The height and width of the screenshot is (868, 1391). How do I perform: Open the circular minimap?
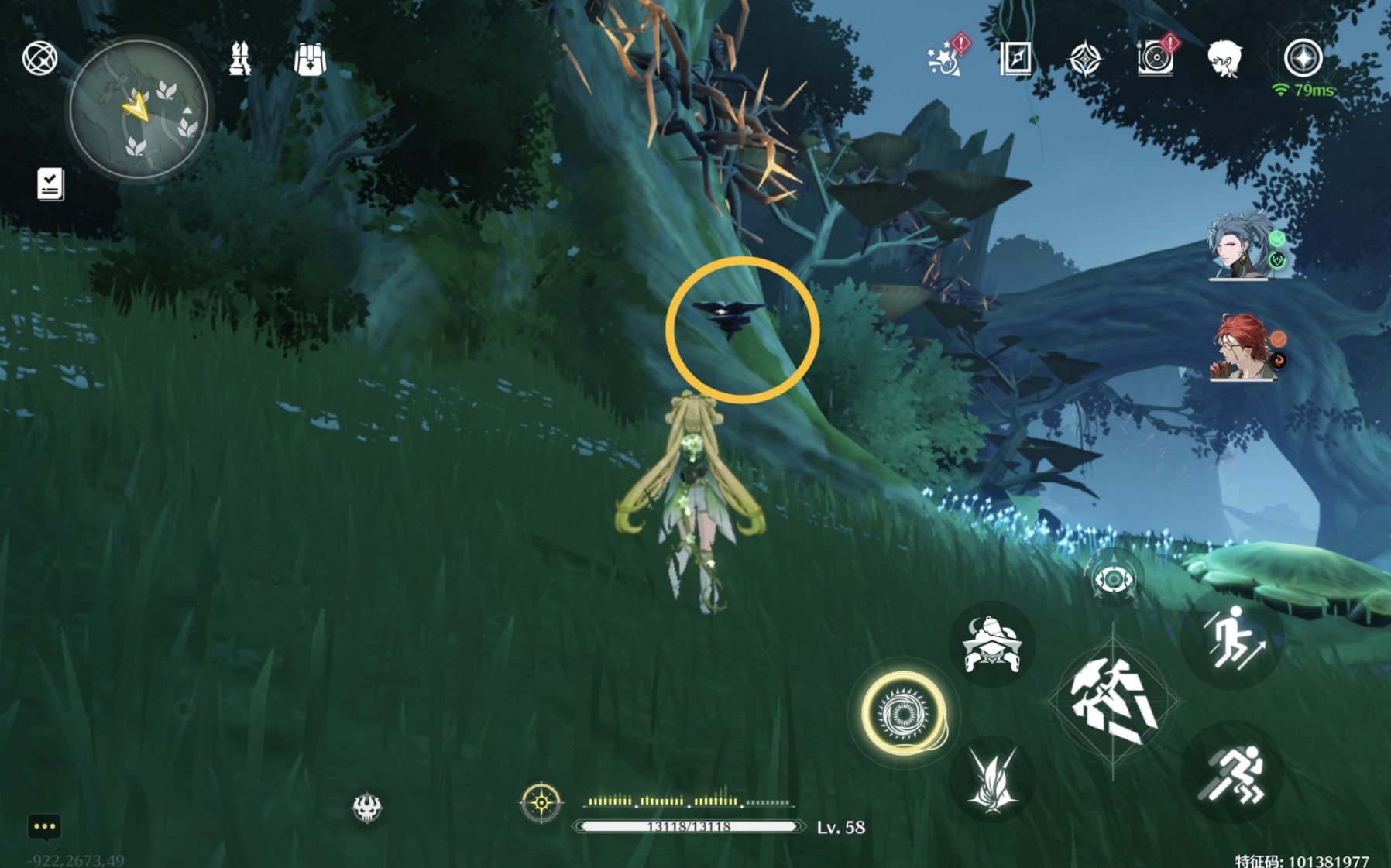pos(139,110)
